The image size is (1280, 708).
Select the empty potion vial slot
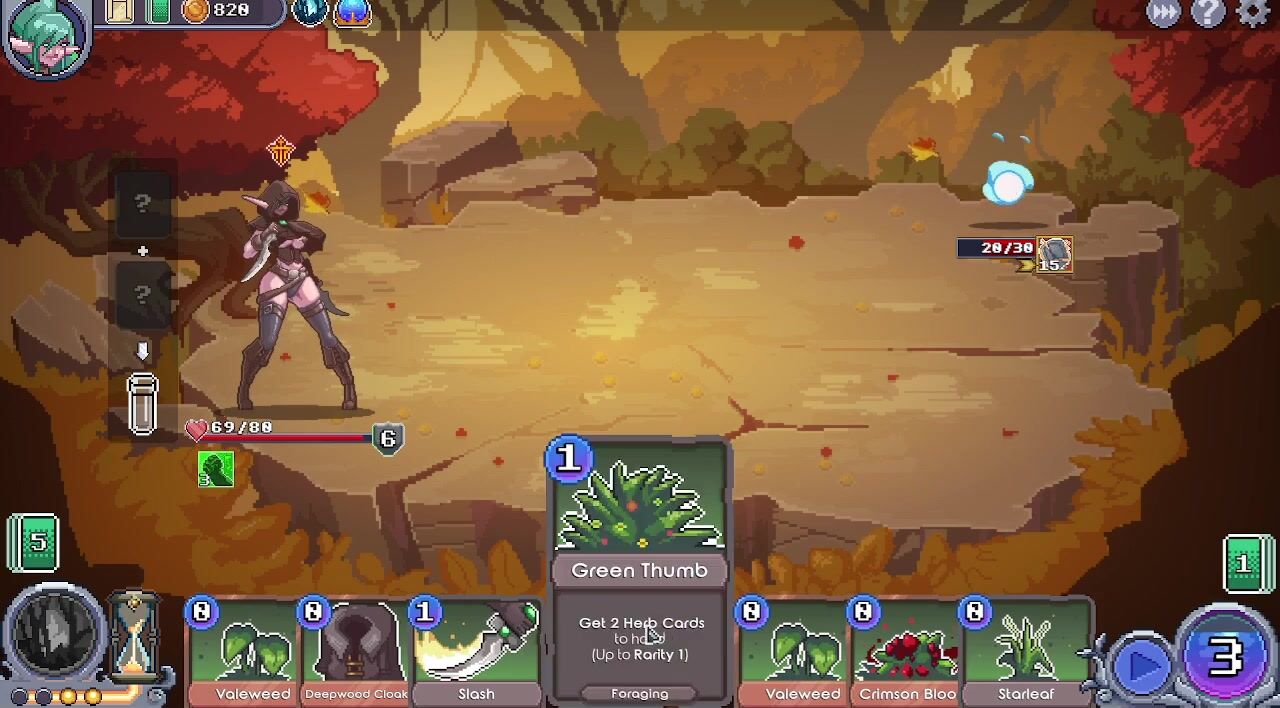[142, 404]
